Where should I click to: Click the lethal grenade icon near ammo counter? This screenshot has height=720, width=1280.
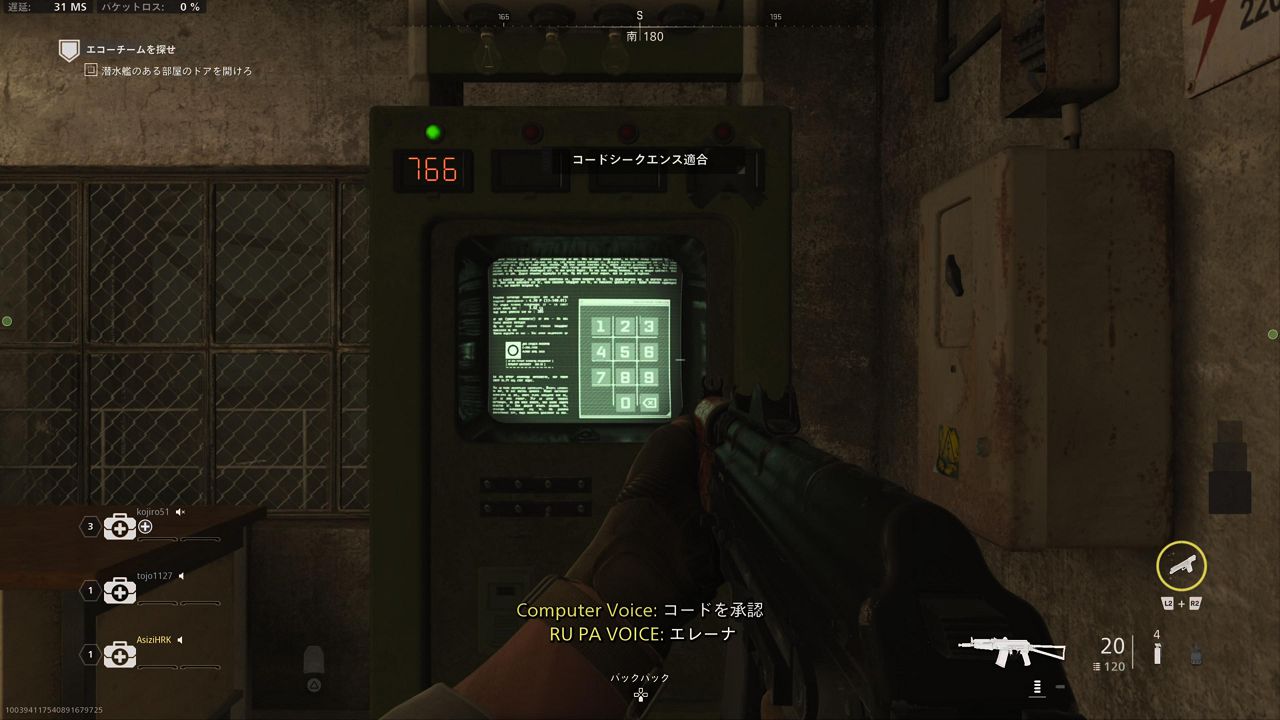pos(1157,653)
